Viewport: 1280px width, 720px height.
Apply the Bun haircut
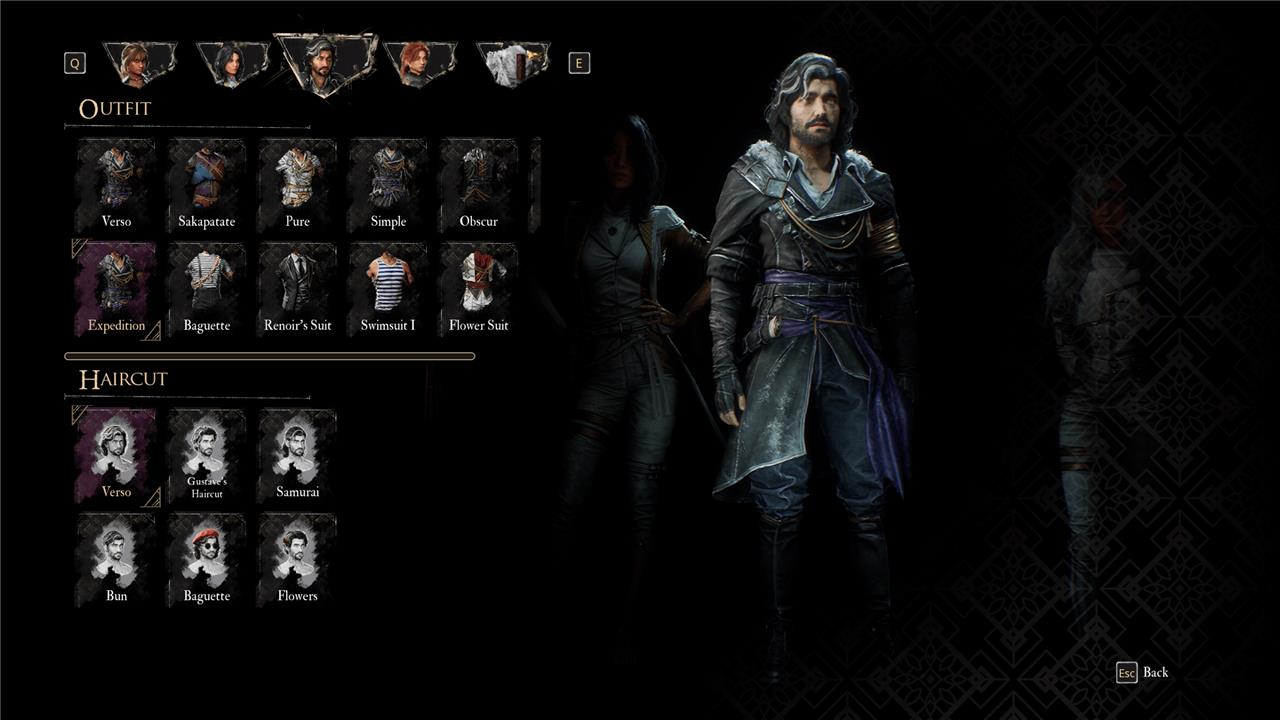[x=114, y=559]
